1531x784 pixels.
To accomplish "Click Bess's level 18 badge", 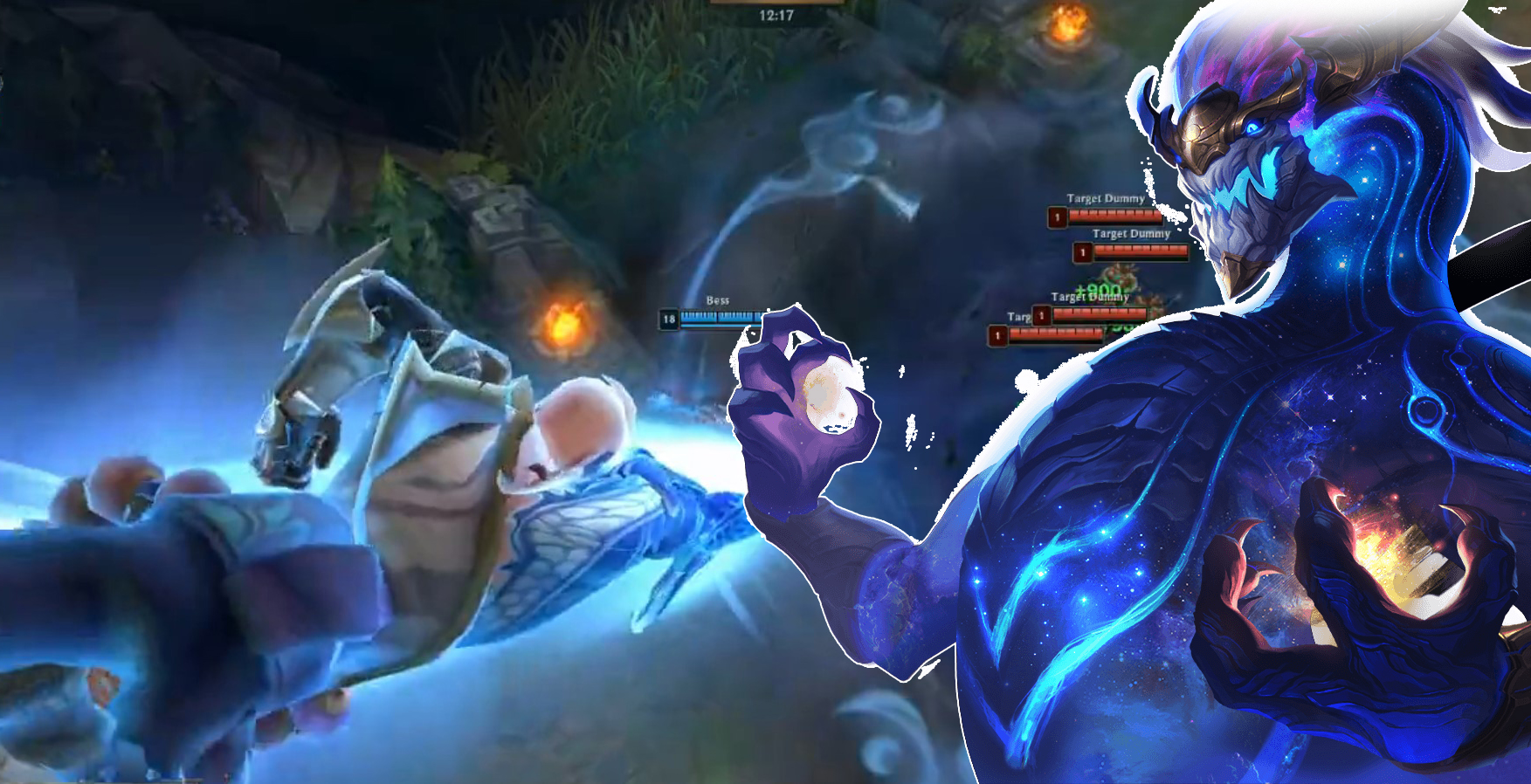I will coord(669,317).
